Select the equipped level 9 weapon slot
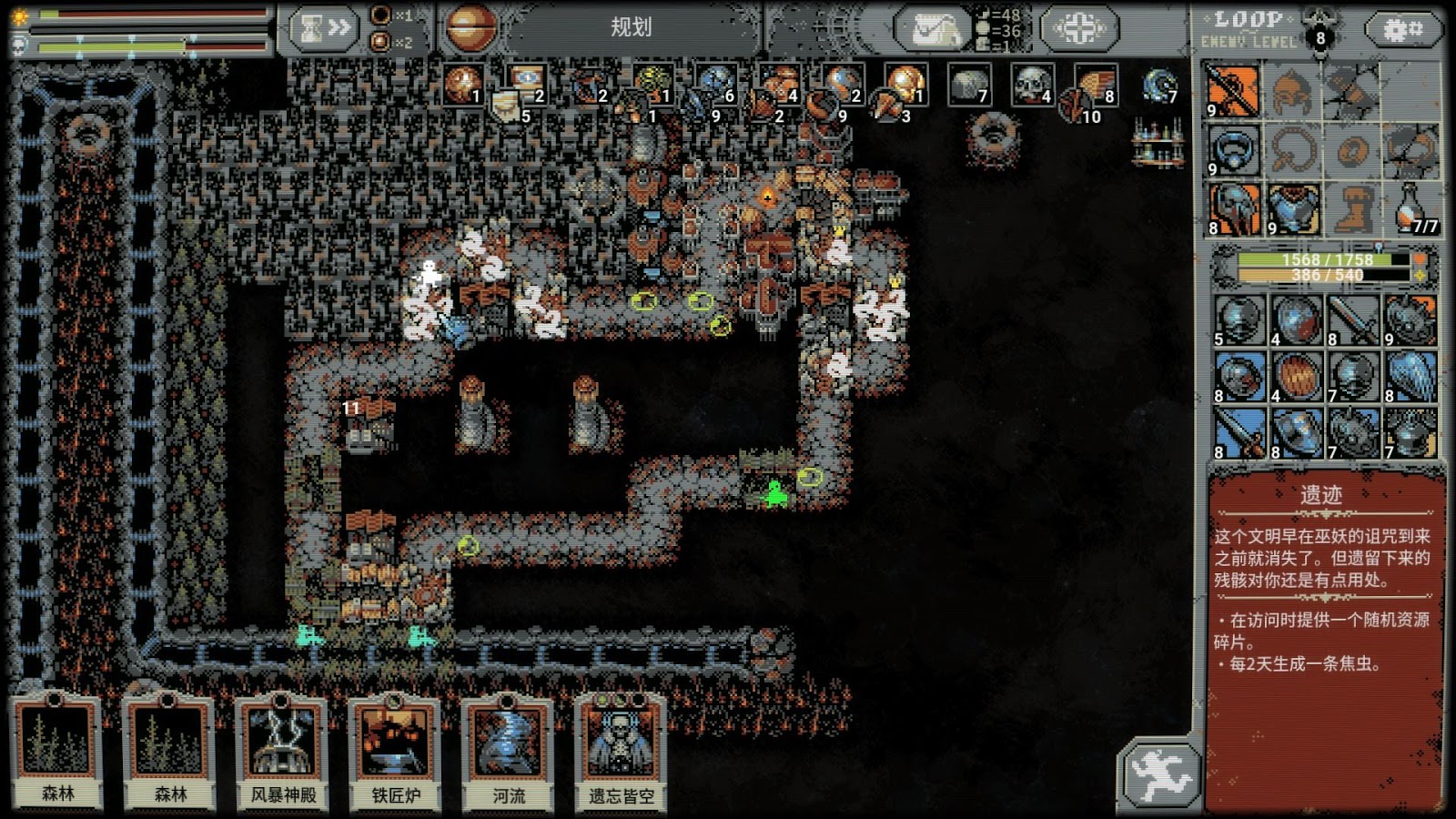The image size is (1456, 819). point(1234,91)
